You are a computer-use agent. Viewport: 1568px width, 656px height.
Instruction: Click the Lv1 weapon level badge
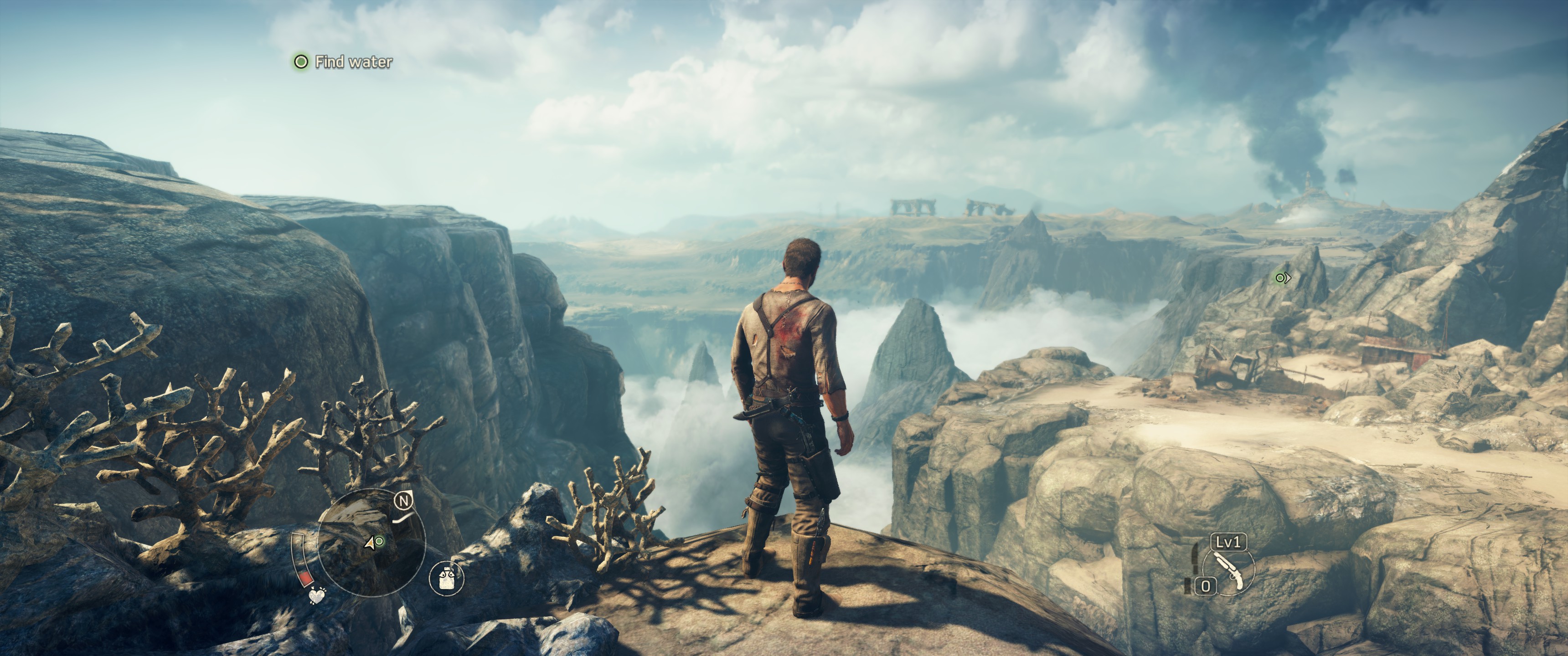pos(1228,542)
